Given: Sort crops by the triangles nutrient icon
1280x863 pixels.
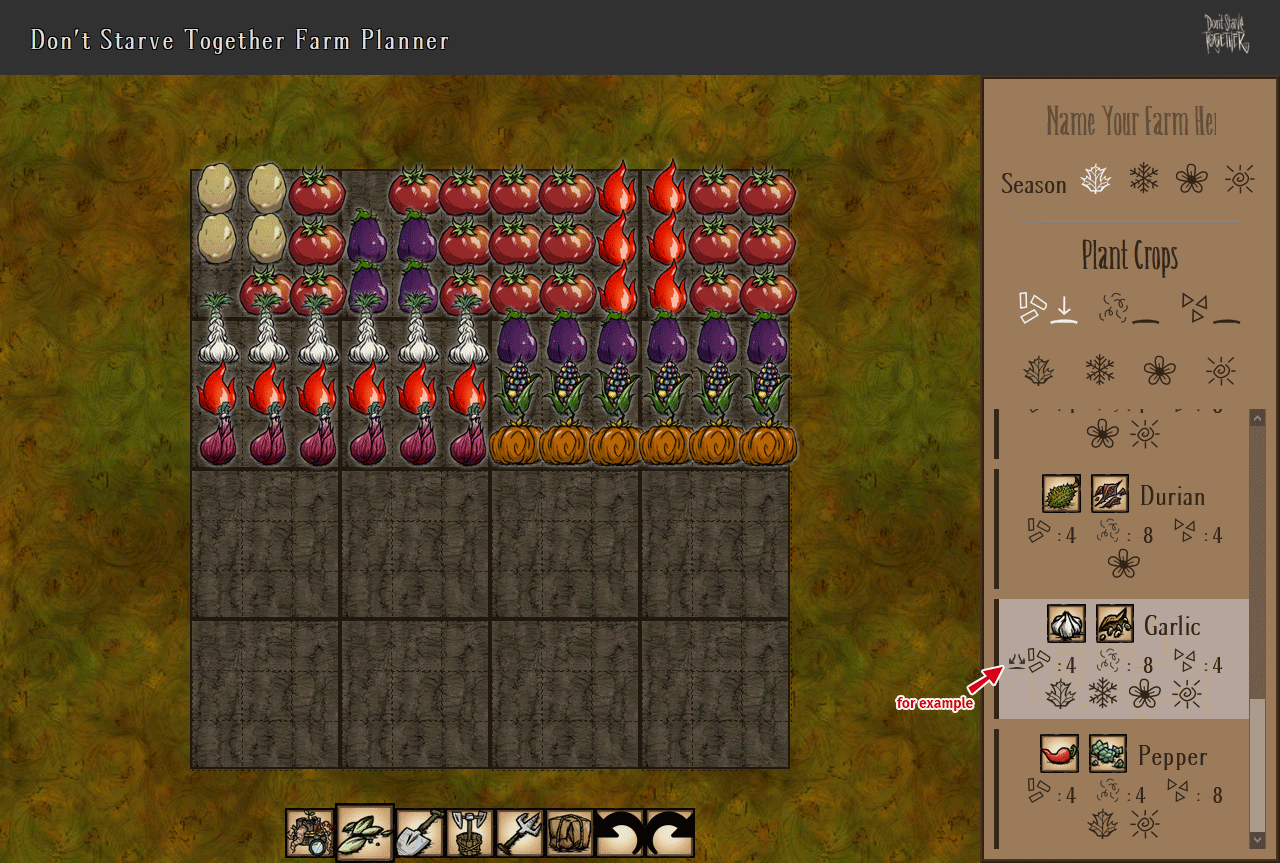Looking at the screenshot, I should (x=1210, y=308).
